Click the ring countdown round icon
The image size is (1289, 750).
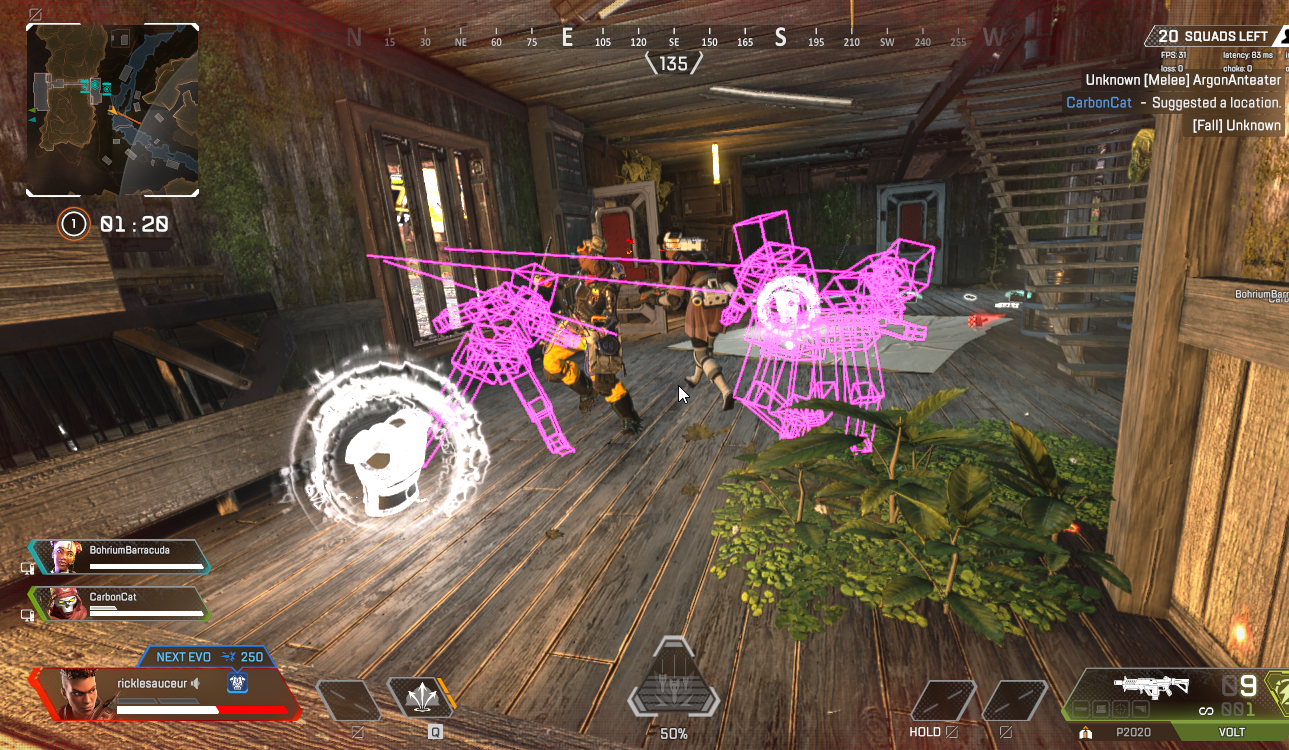(73, 224)
